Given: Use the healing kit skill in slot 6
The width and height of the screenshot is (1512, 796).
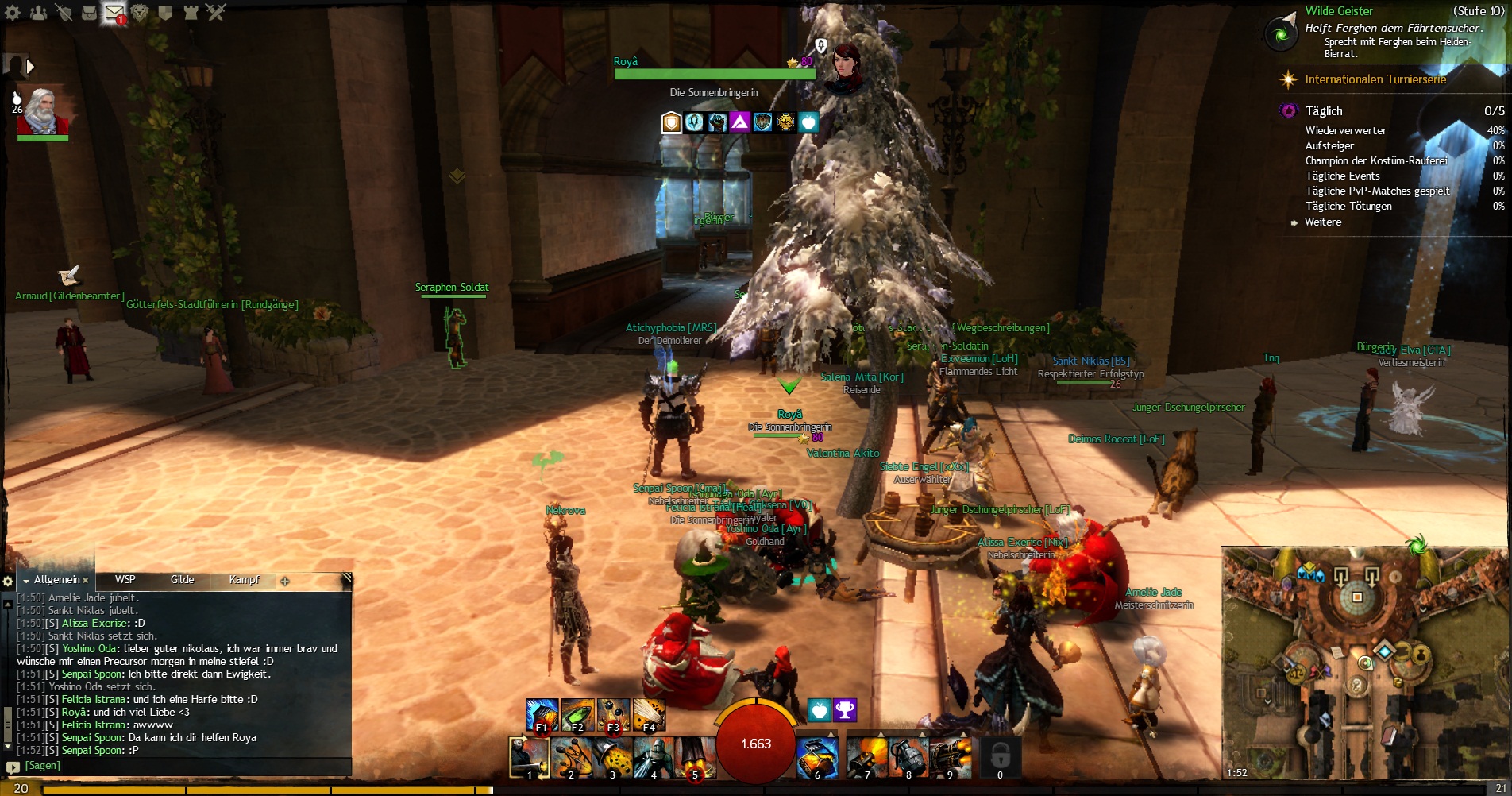Looking at the screenshot, I should pyautogui.click(x=818, y=757).
